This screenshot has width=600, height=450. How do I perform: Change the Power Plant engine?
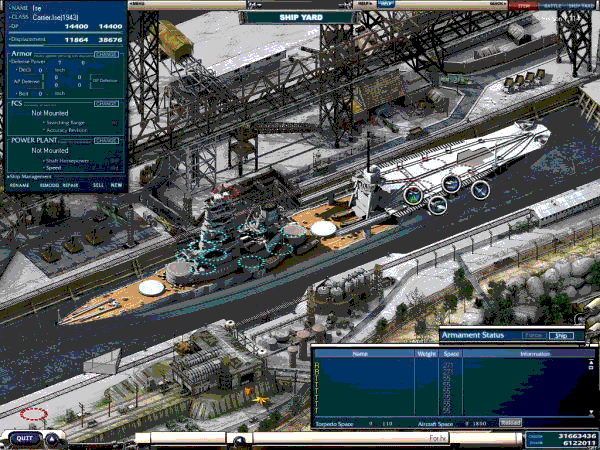click(106, 140)
